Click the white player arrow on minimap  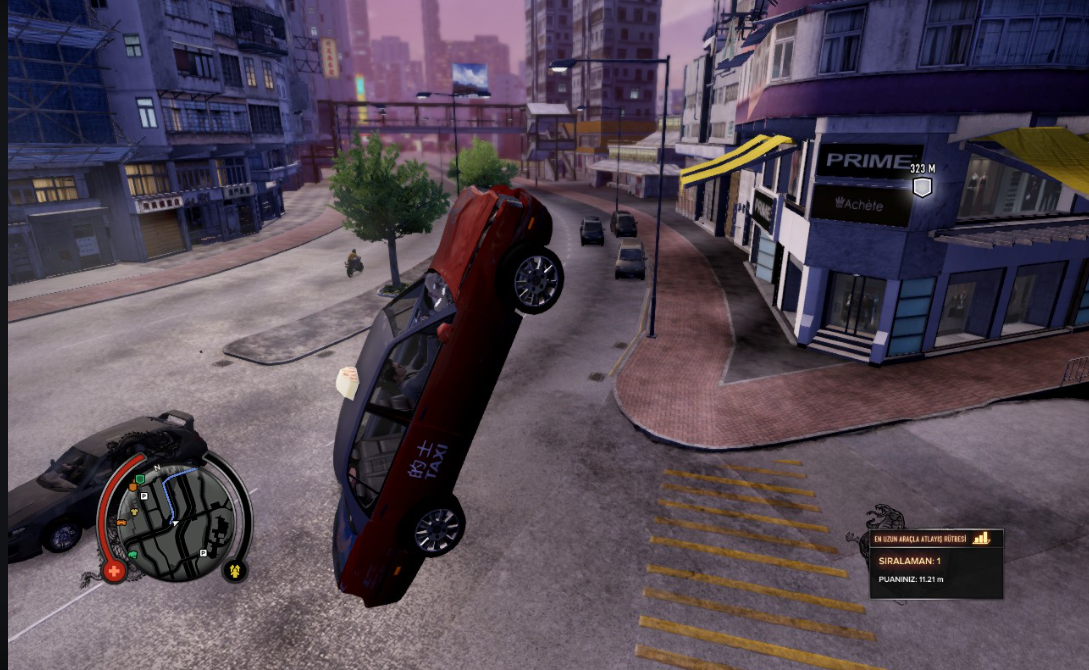click(x=175, y=522)
